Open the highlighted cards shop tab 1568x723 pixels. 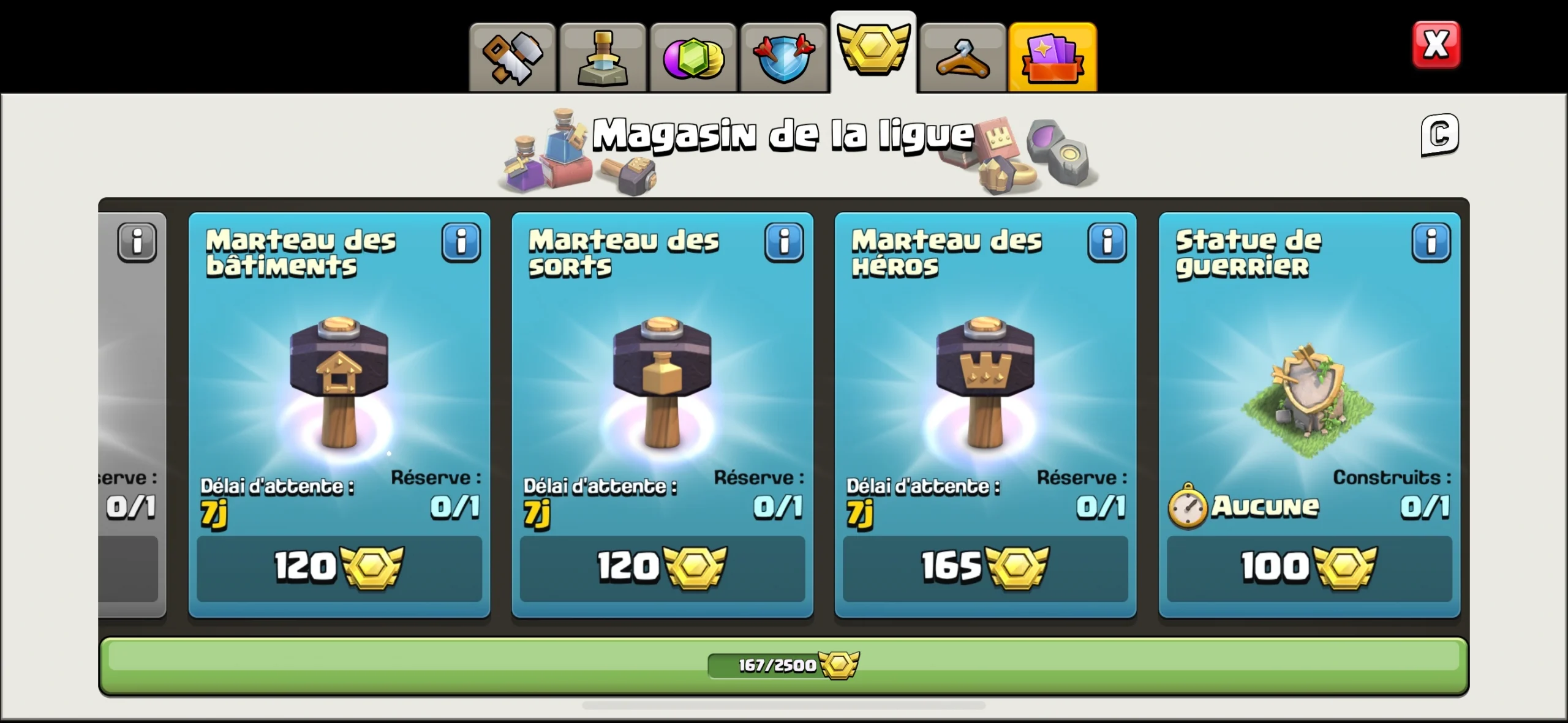click(x=1052, y=56)
